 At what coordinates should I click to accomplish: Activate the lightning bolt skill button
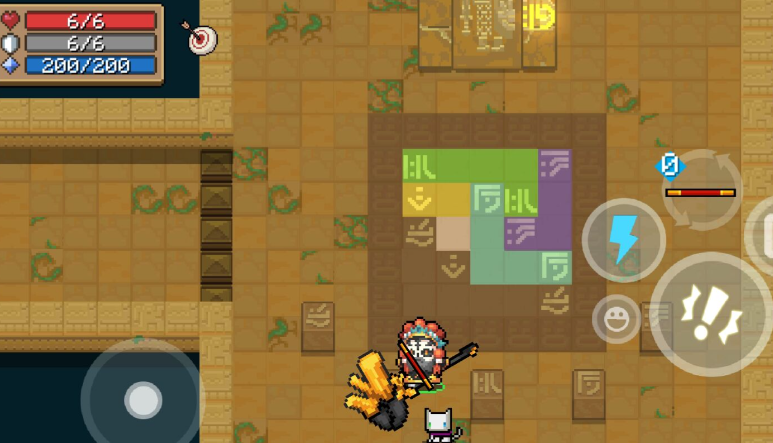pyautogui.click(x=623, y=240)
